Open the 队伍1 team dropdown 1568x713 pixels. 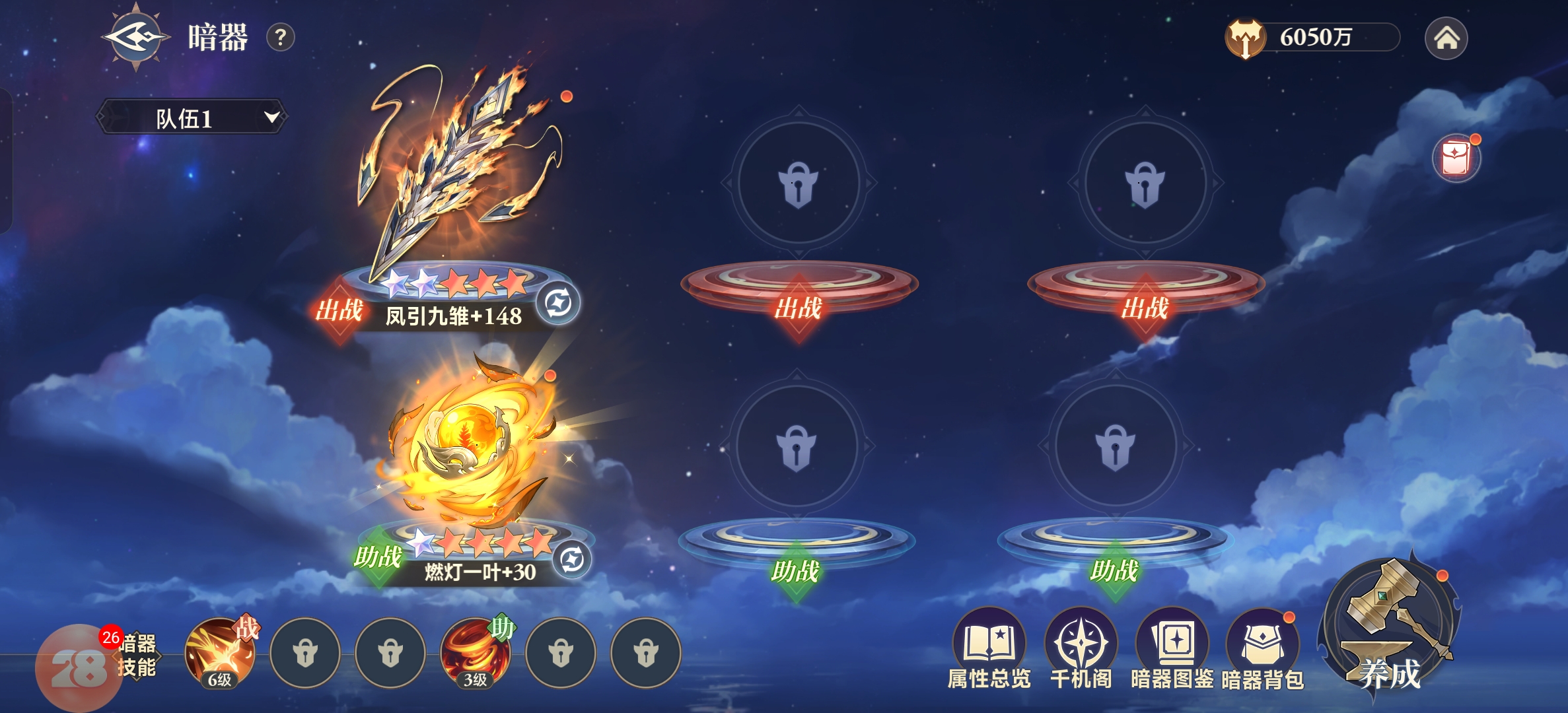coord(192,118)
